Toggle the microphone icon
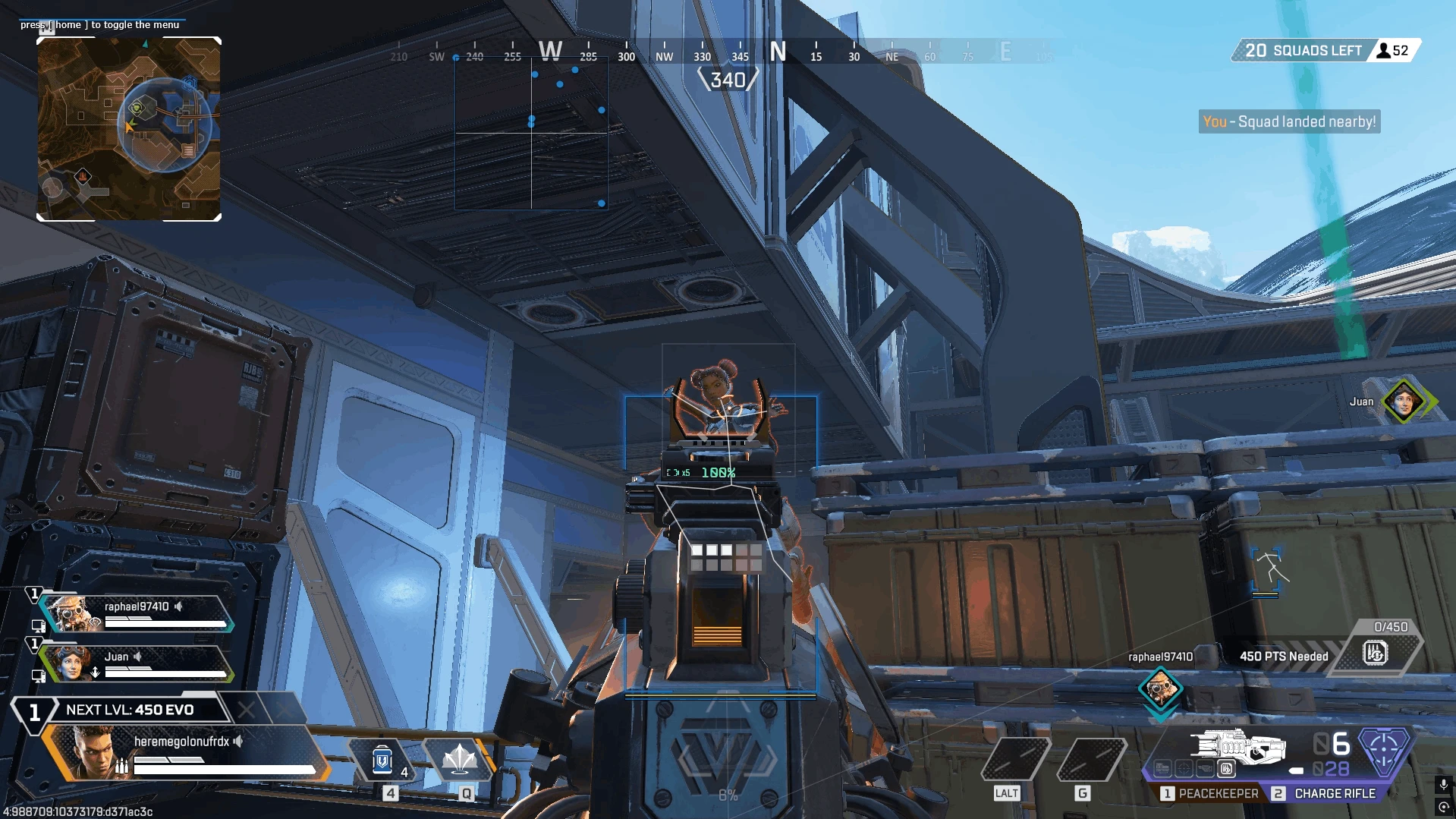This screenshot has width=1456, height=819. coord(1443,784)
